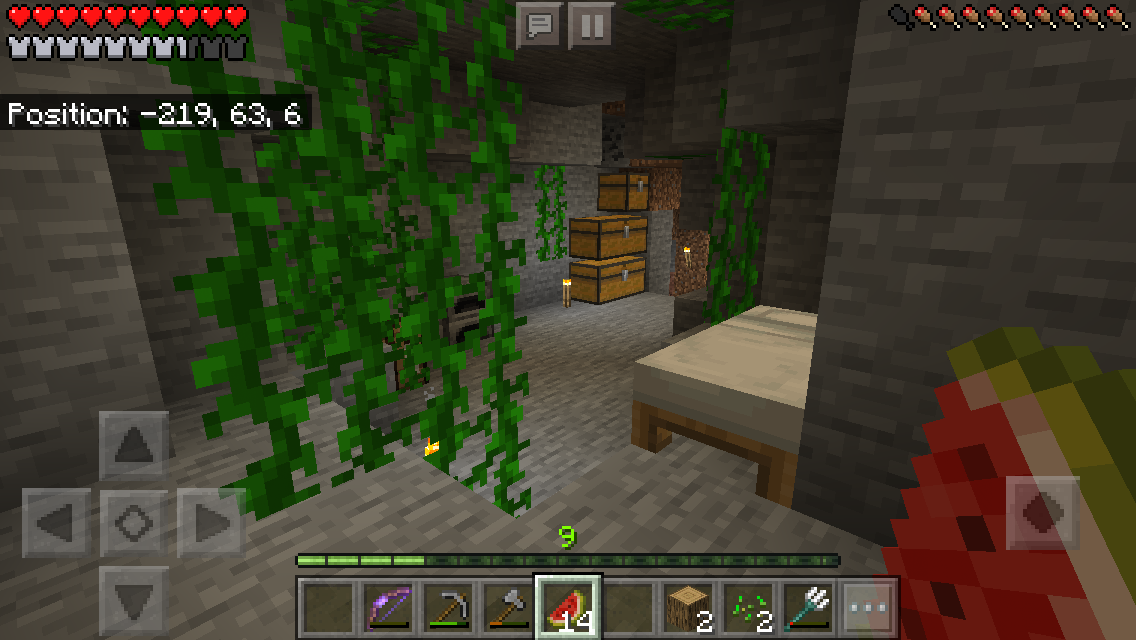Pick the oak log stack

coord(688,607)
